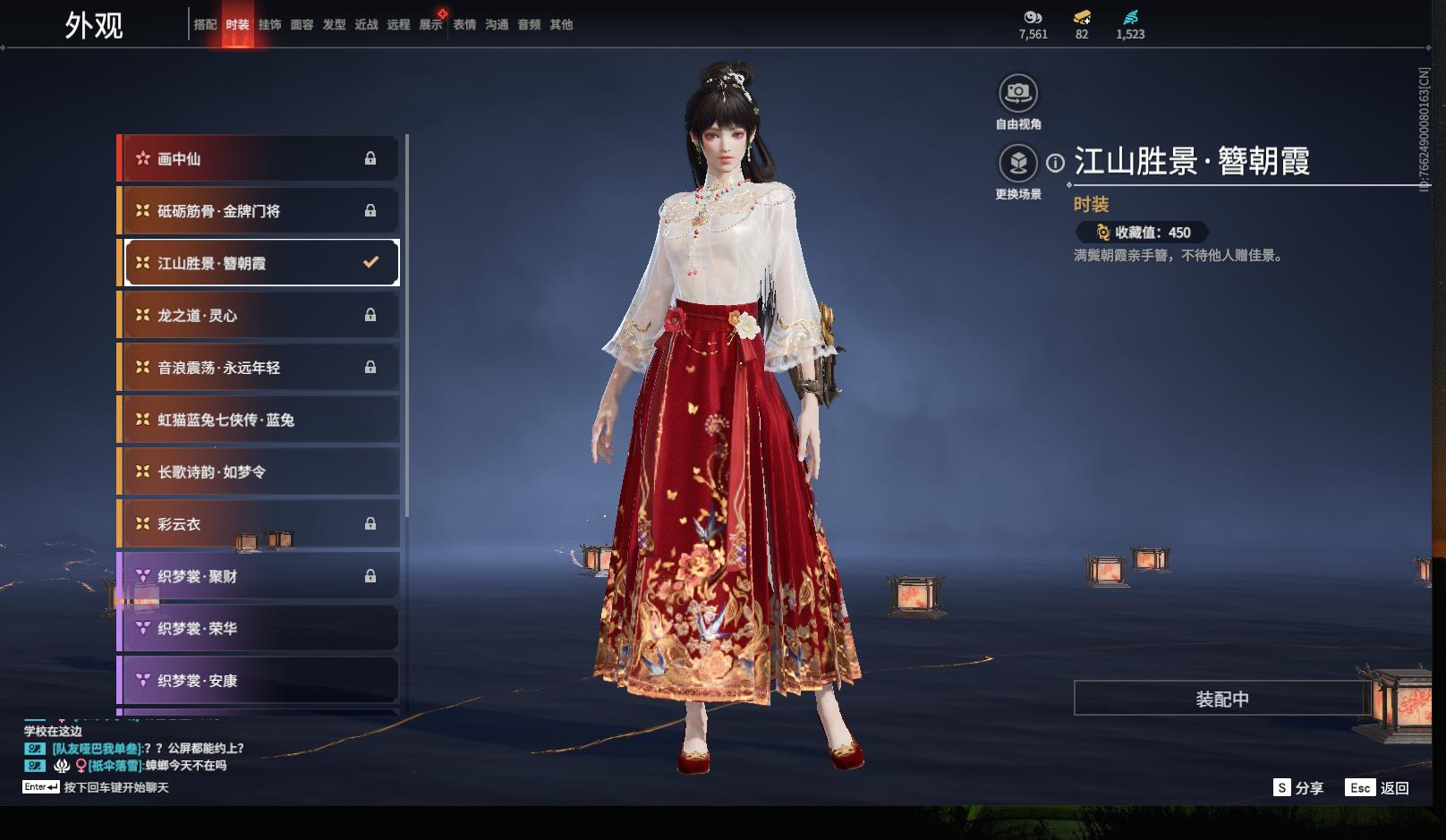Click the 分享 share button
Image resolution: width=1446 pixels, height=840 pixels.
pyautogui.click(x=1299, y=788)
